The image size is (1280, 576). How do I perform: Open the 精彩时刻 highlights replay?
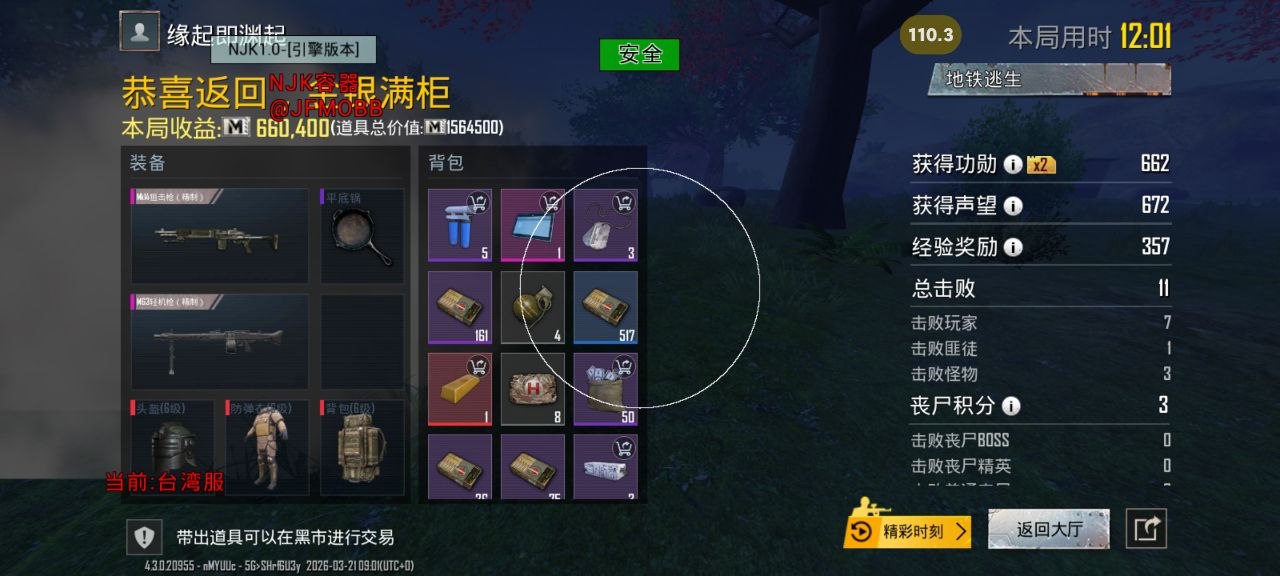point(908,531)
